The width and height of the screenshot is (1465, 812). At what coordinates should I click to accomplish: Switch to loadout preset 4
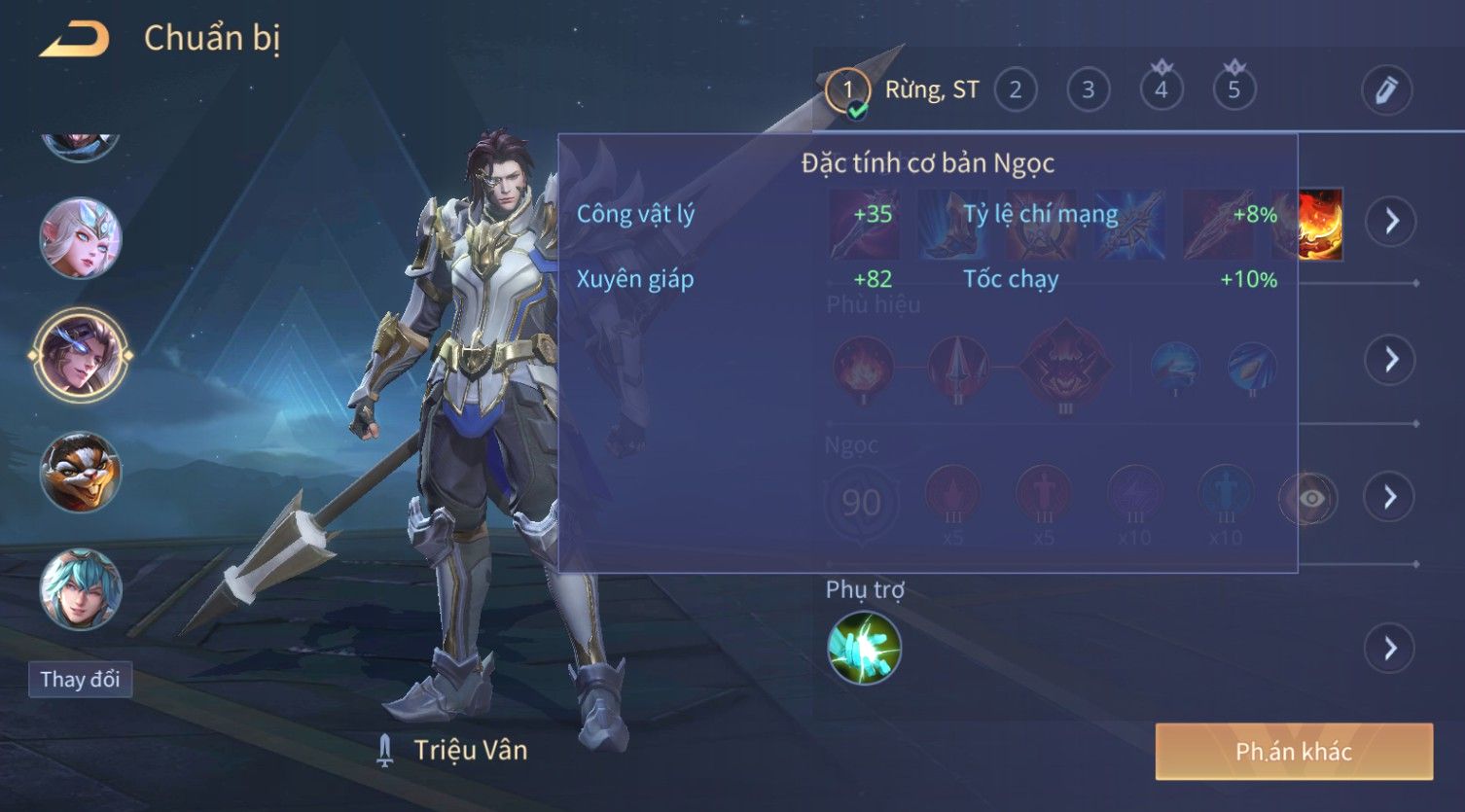pos(1161,90)
